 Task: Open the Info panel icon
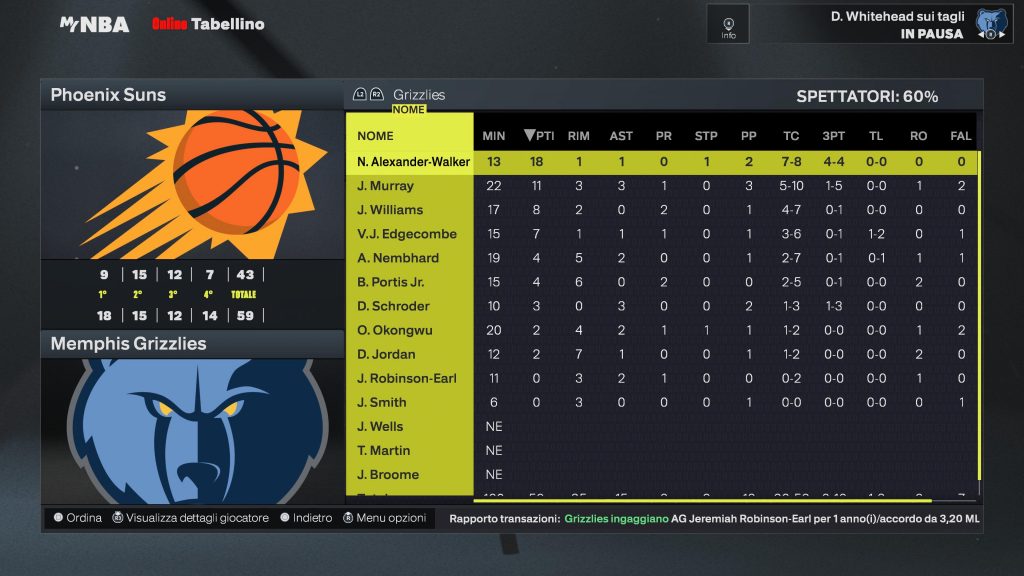728,24
